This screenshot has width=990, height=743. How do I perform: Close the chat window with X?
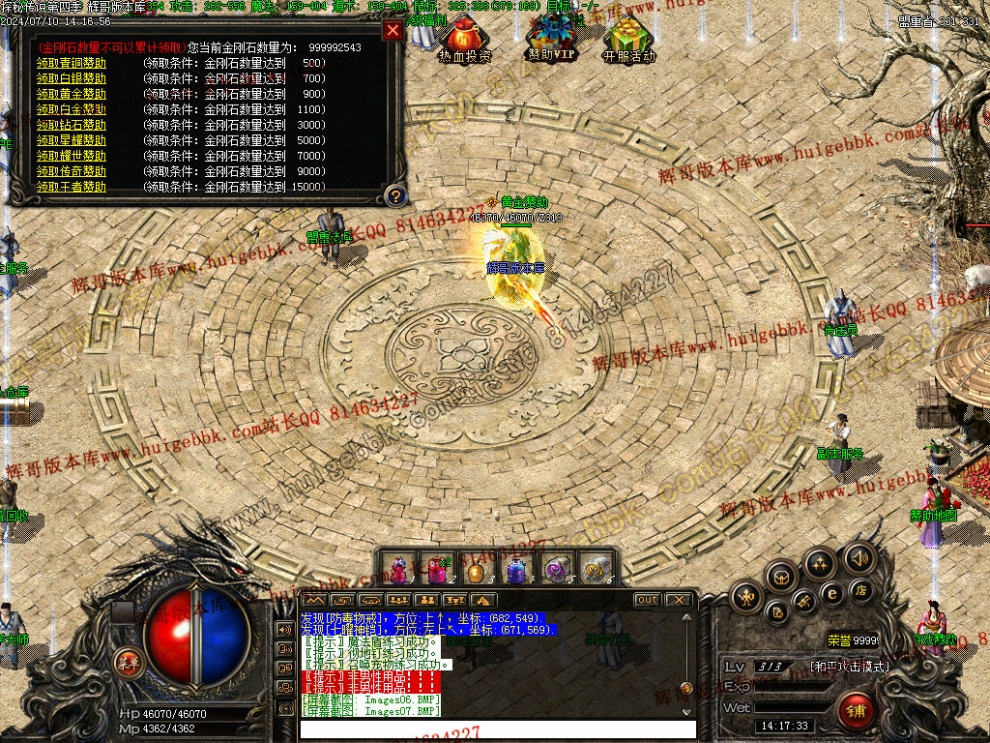[x=678, y=600]
